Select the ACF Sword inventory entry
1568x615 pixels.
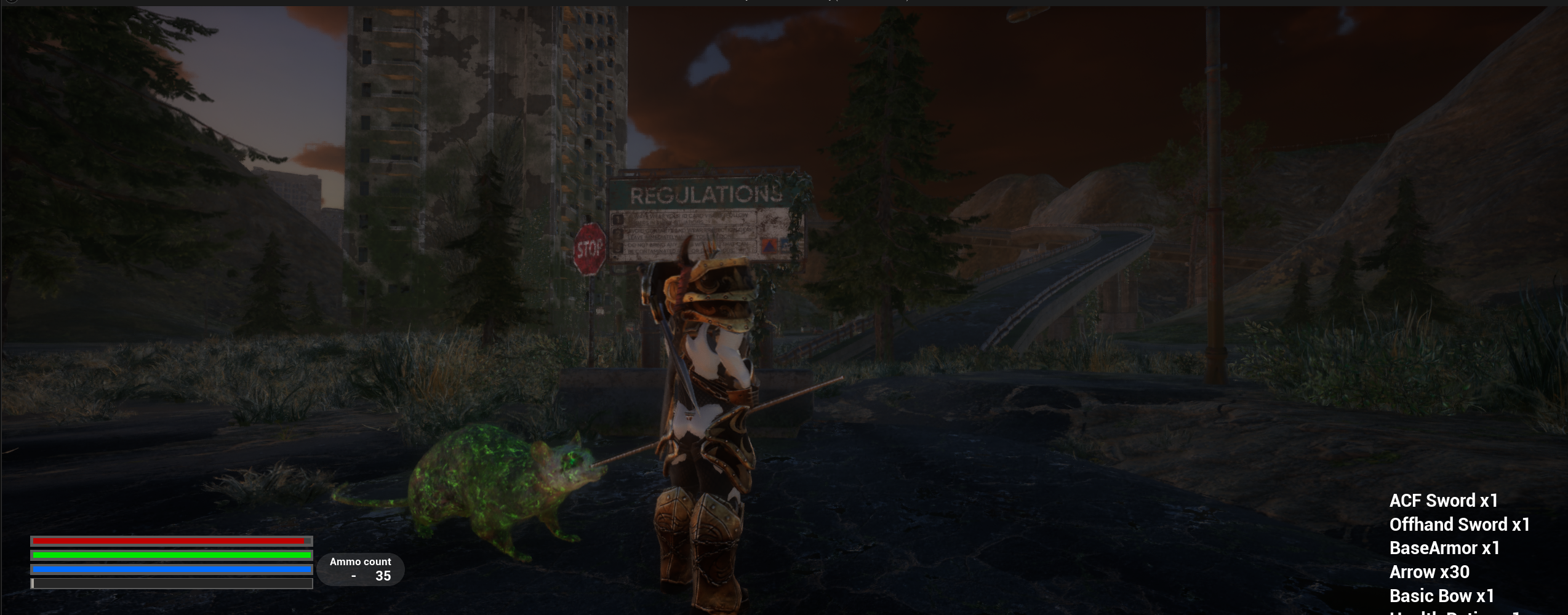pyautogui.click(x=1443, y=501)
